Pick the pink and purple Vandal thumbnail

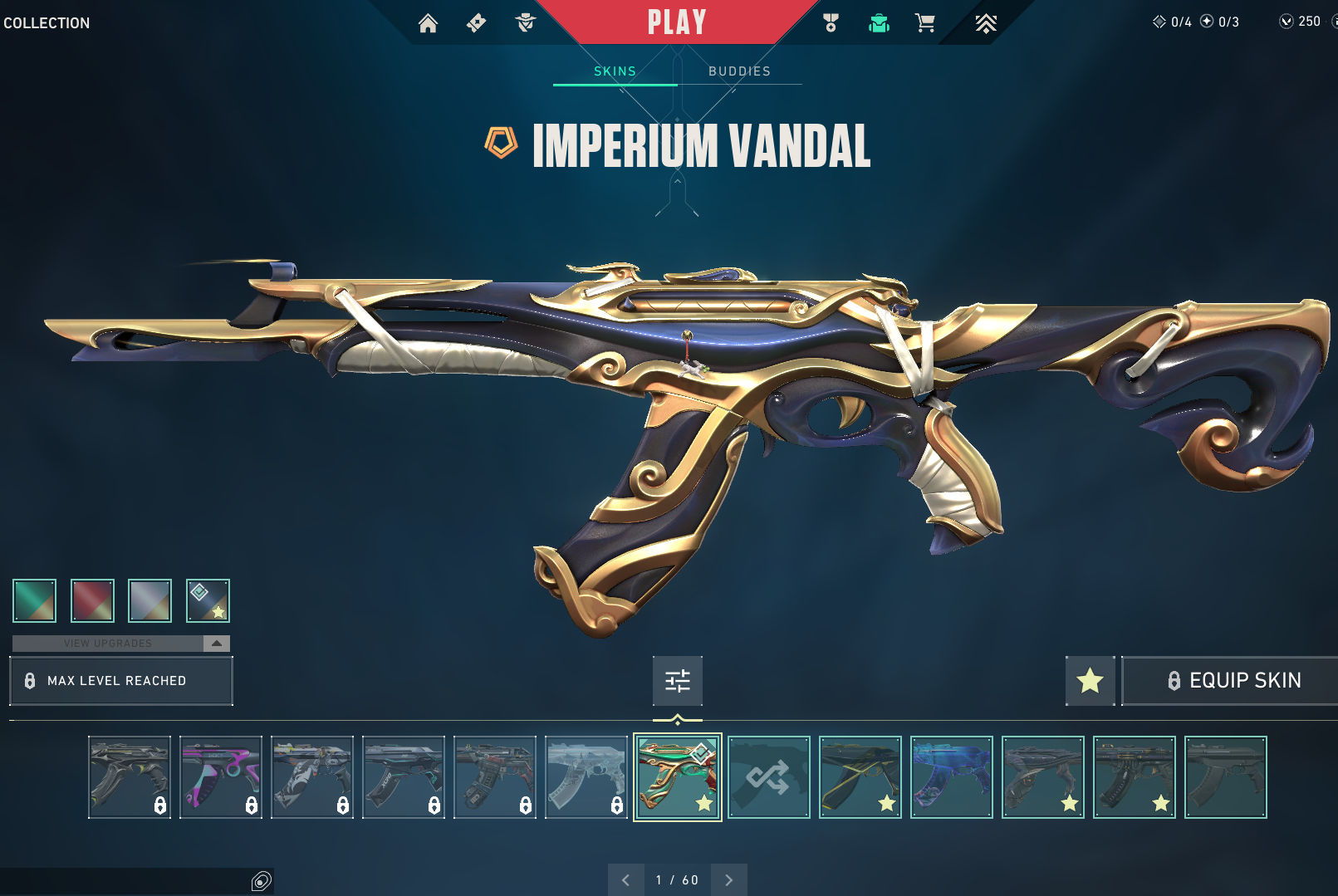221,777
